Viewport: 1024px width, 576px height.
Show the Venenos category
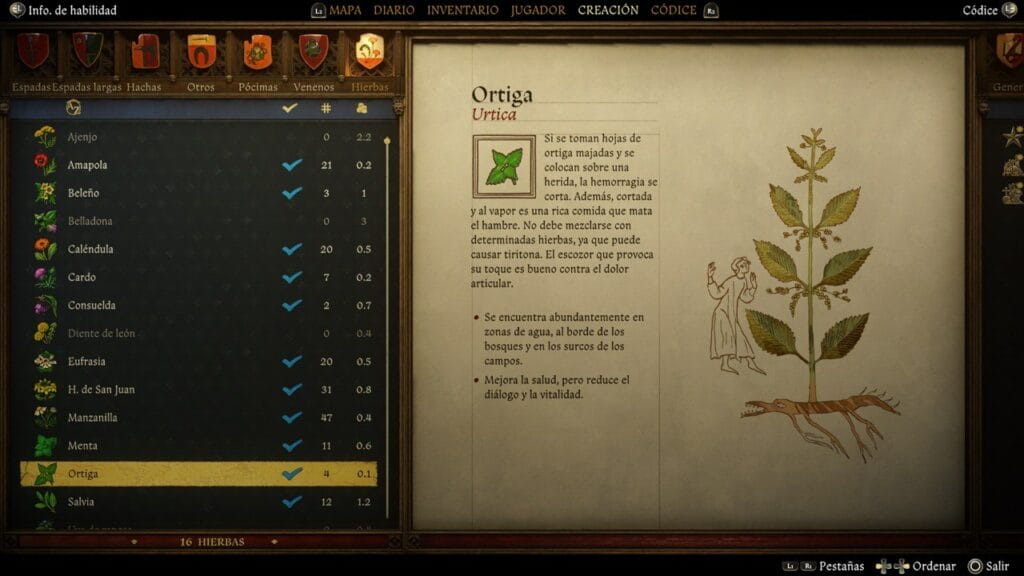pos(314,52)
